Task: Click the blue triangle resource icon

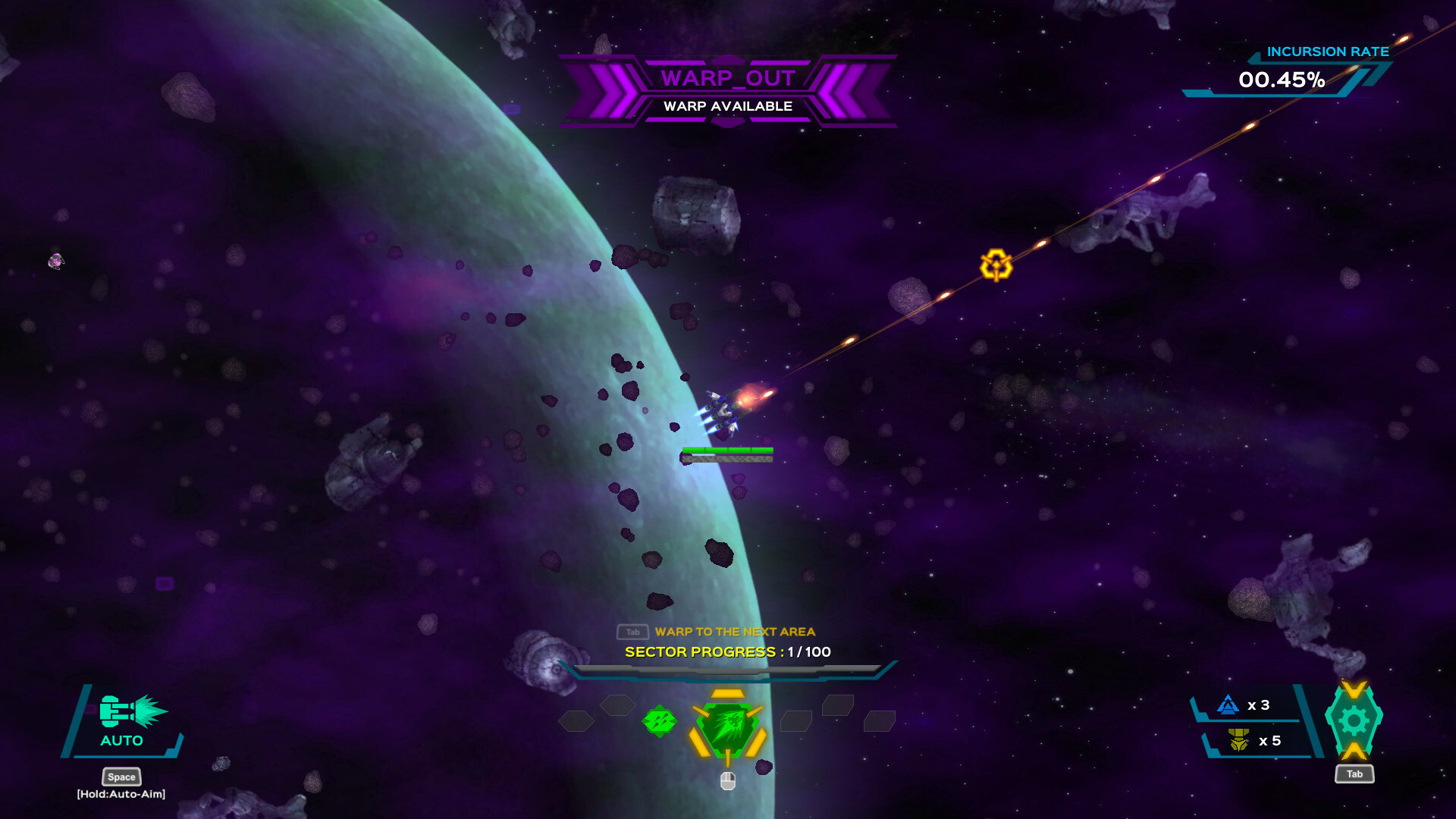Action: pyautogui.click(x=1229, y=705)
